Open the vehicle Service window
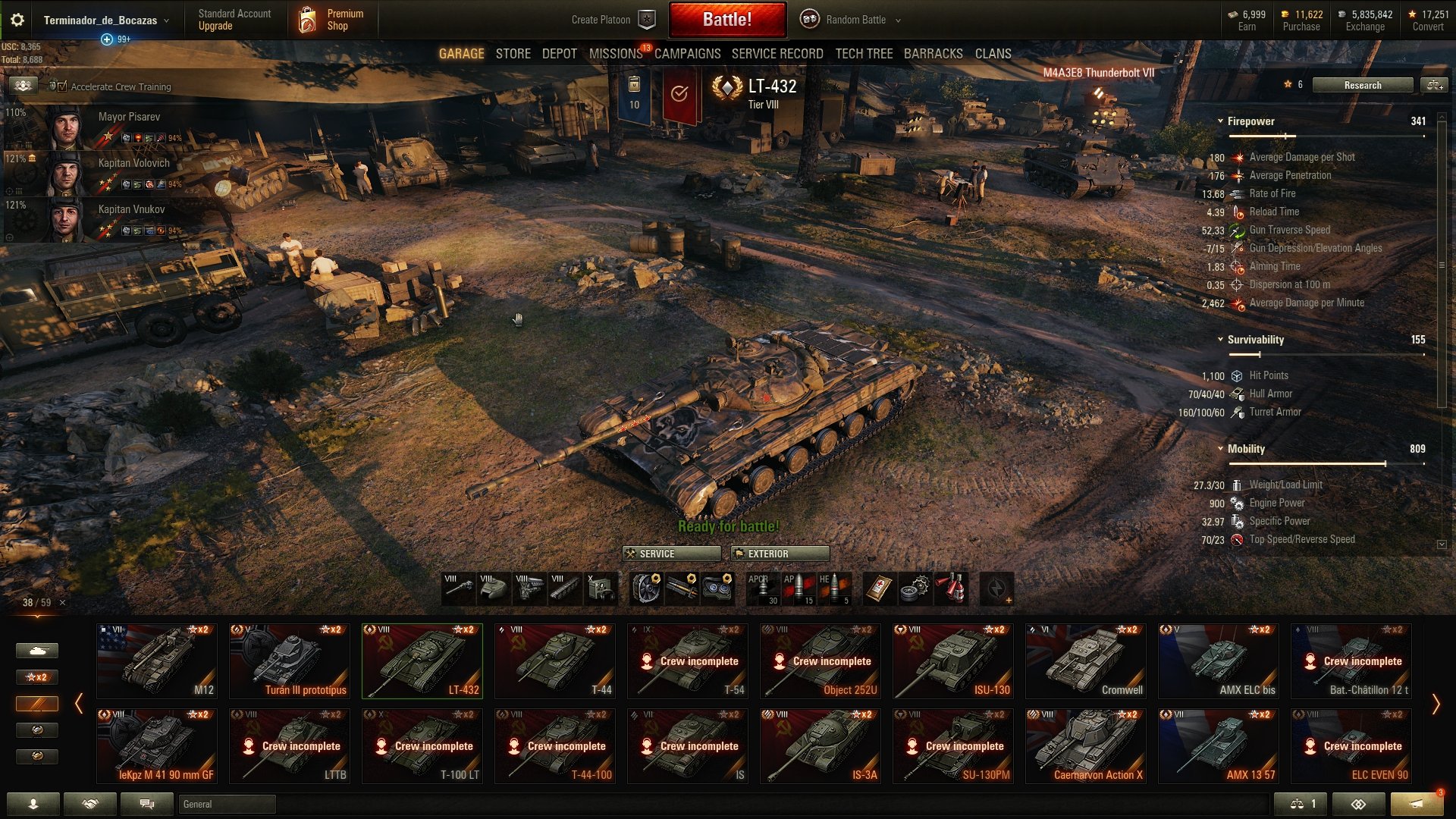 click(x=671, y=554)
